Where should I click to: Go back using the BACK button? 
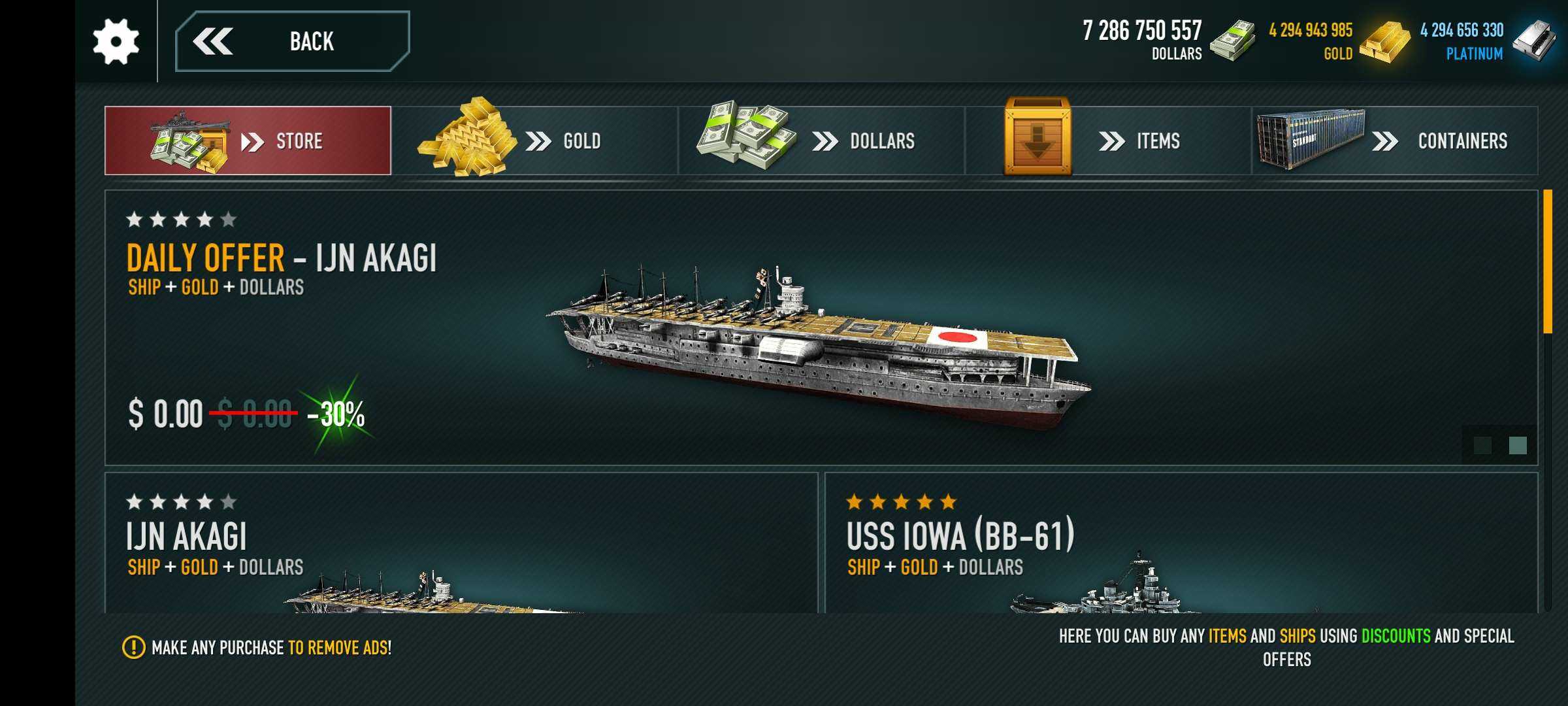point(292,41)
